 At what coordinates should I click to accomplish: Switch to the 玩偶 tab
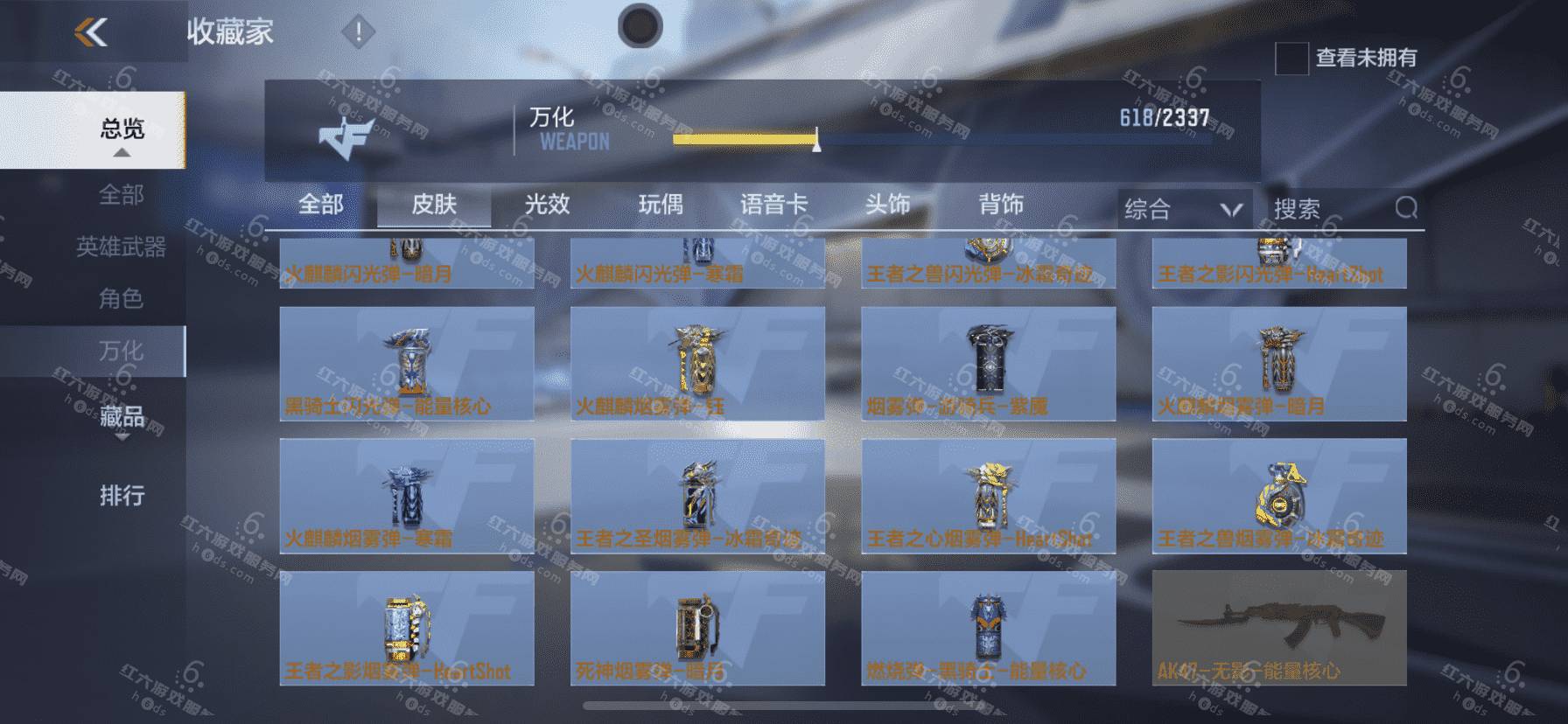tap(661, 205)
